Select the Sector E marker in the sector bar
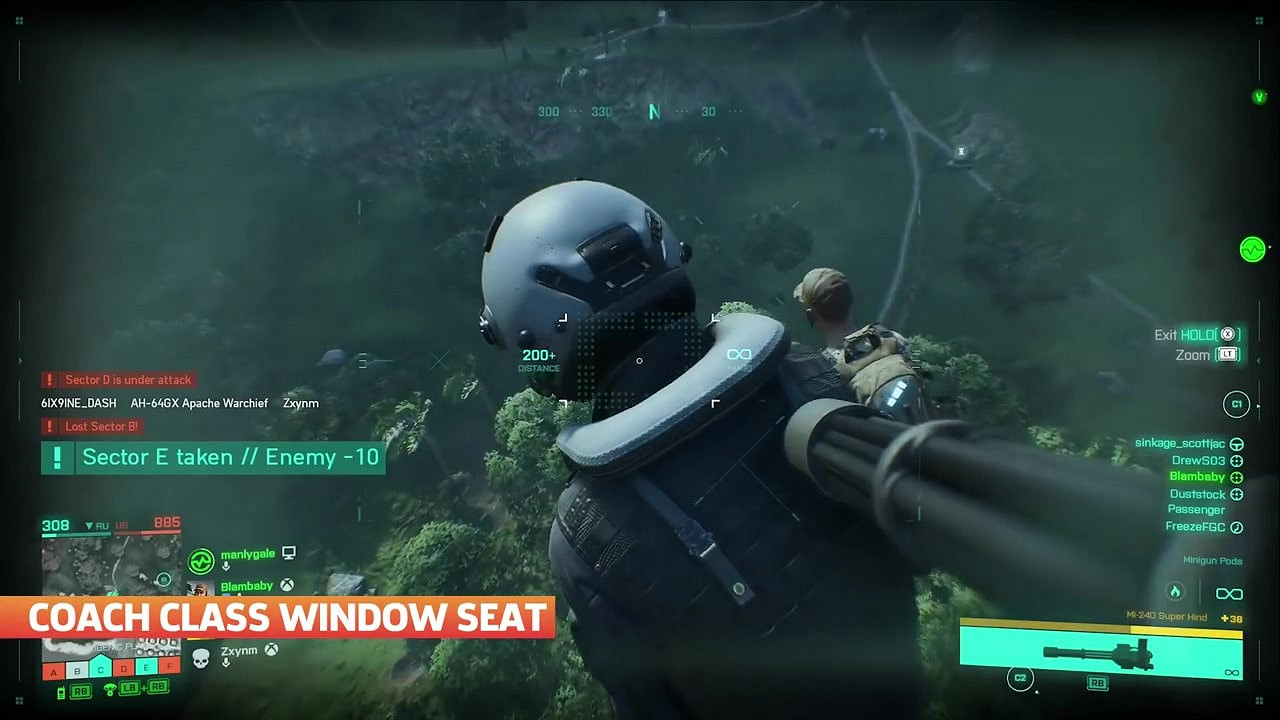 145,670
